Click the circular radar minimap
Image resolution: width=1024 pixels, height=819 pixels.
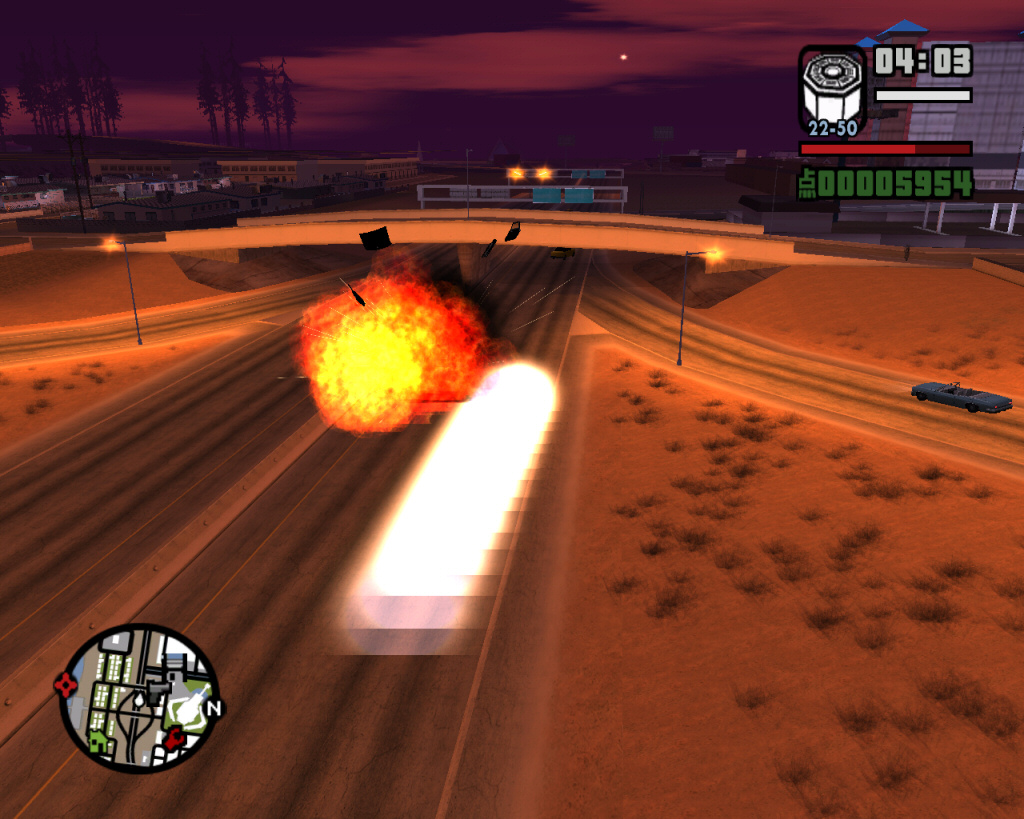[139, 698]
